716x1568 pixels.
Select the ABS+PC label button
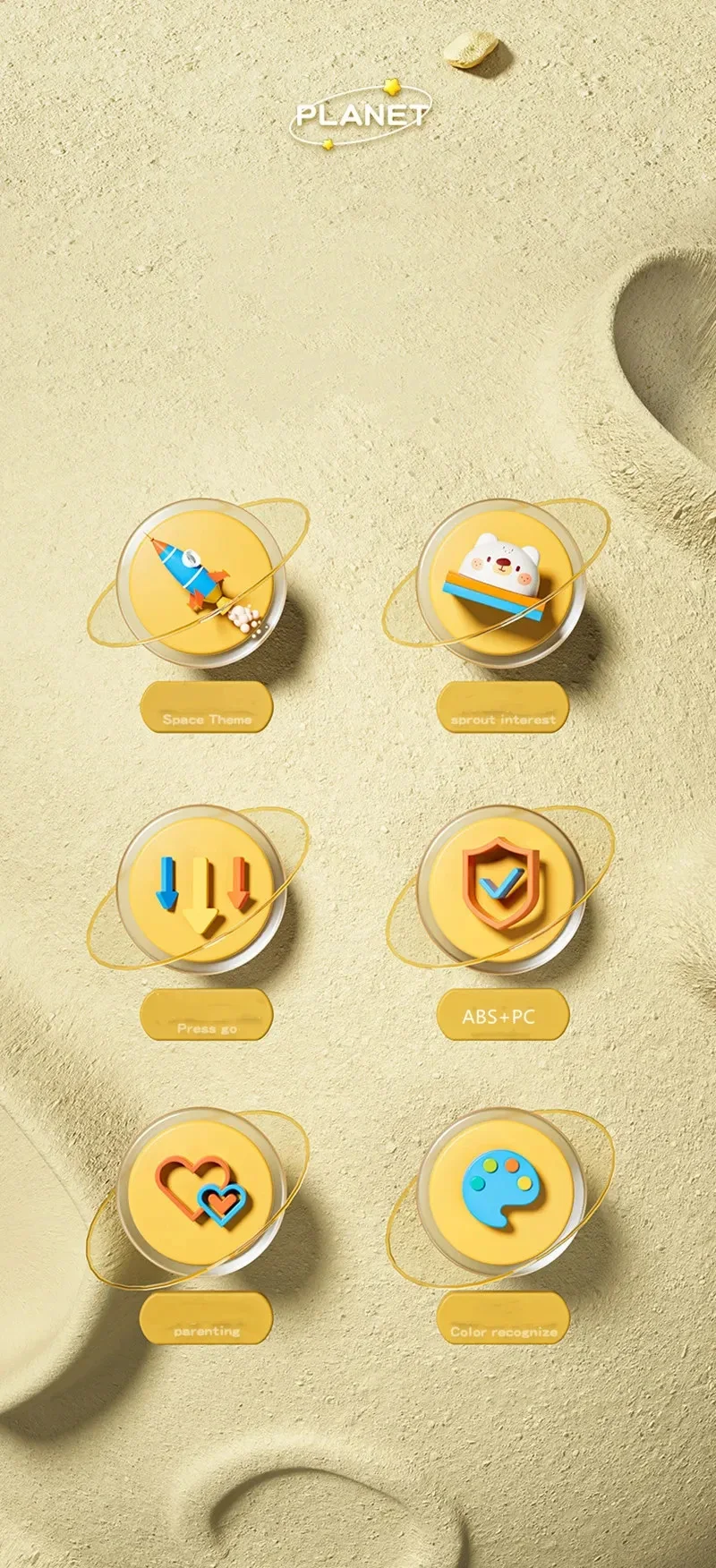tap(503, 1016)
